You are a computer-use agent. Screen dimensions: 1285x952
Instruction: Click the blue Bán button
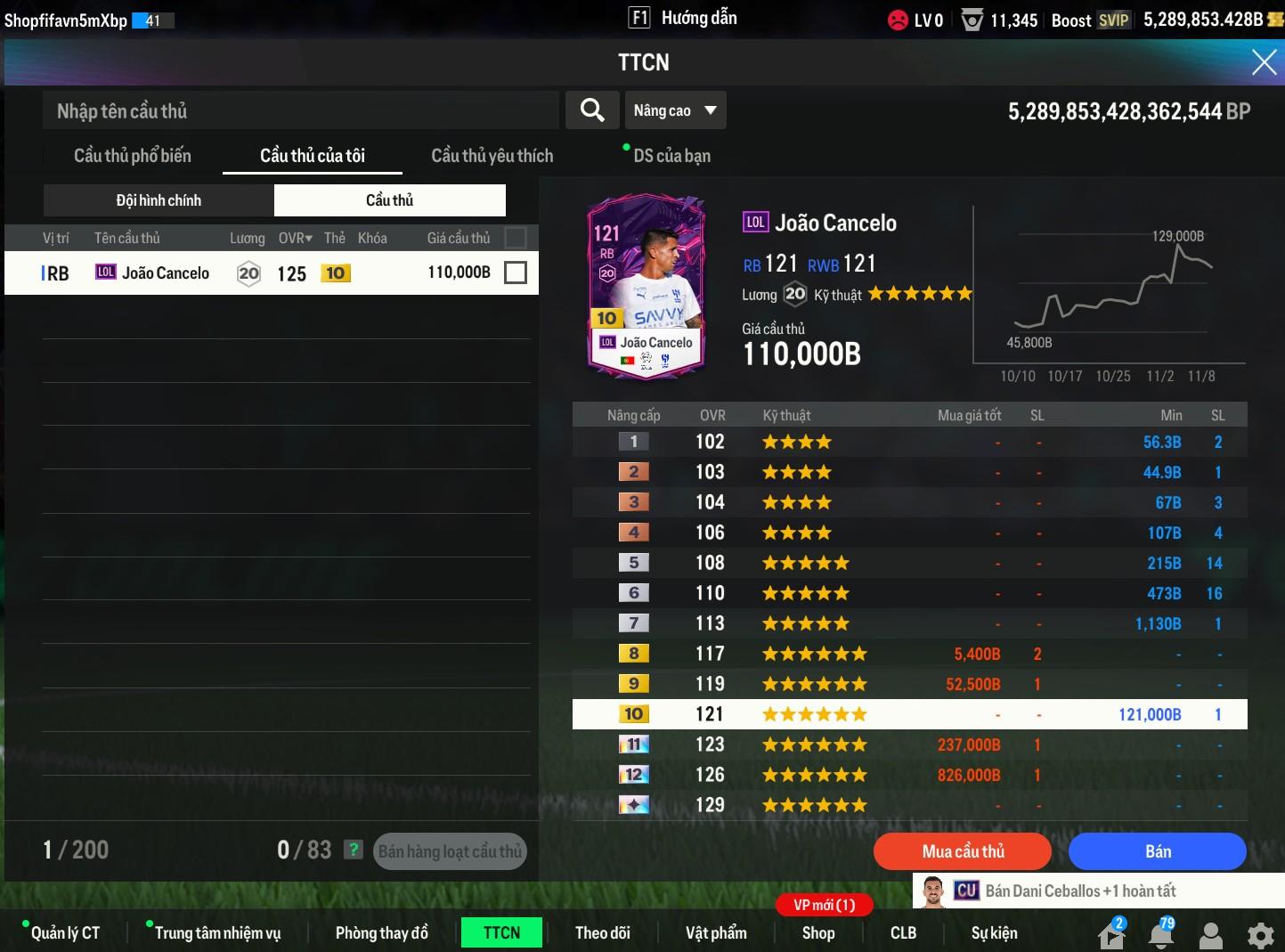(x=1157, y=851)
